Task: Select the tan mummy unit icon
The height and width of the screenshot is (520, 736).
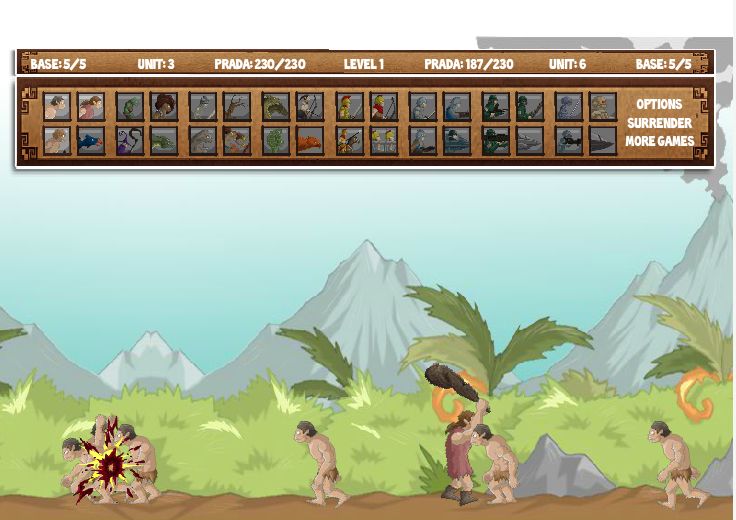Action: [603, 106]
